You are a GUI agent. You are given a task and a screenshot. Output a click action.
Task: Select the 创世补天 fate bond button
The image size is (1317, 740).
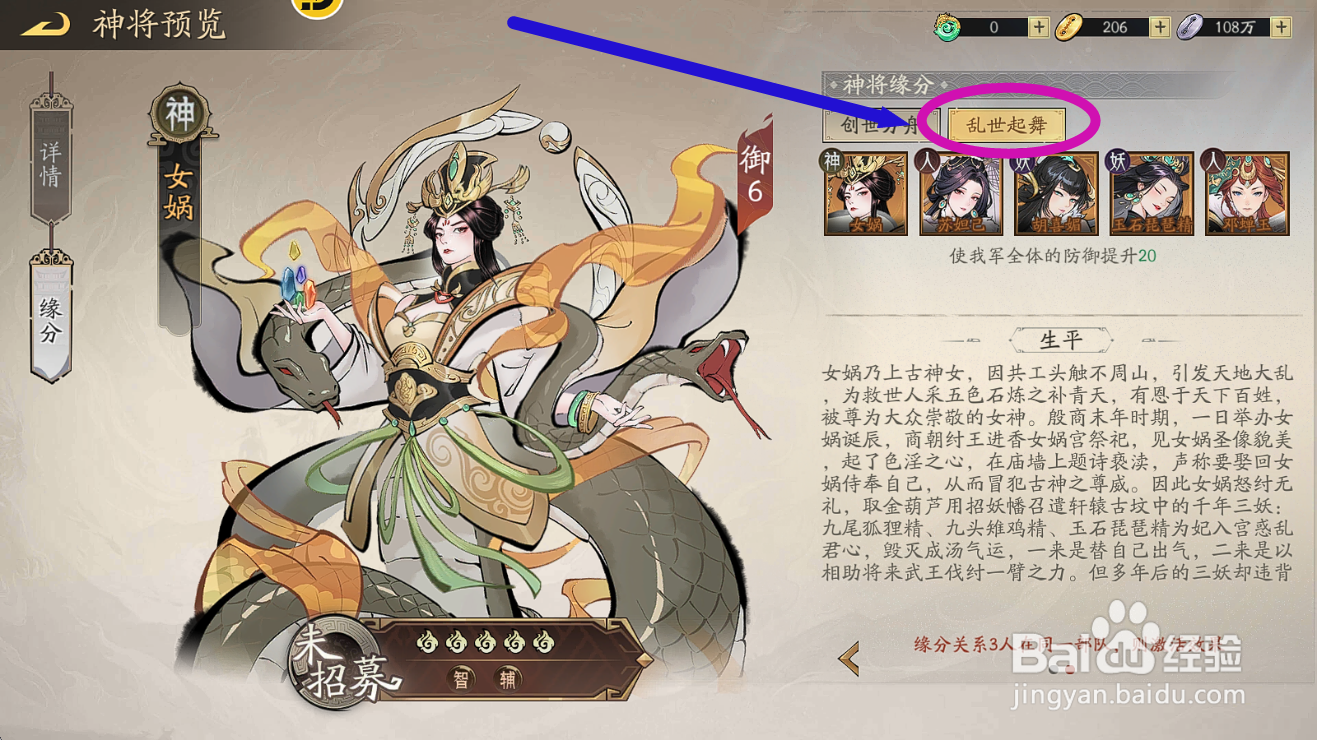point(878,127)
